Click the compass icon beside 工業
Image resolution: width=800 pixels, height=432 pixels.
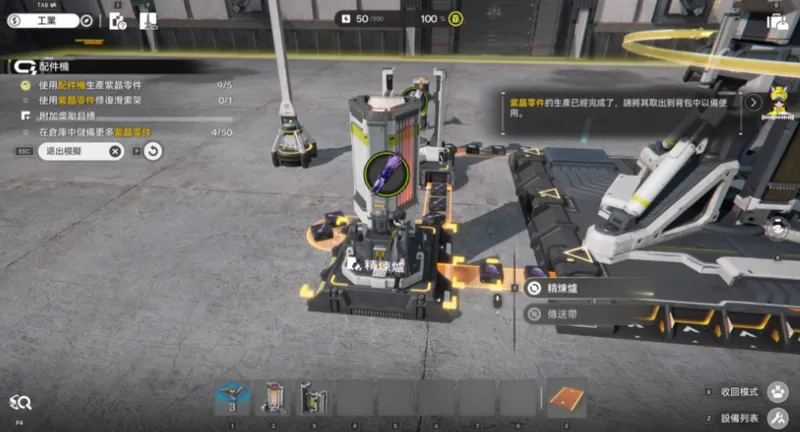pos(86,19)
